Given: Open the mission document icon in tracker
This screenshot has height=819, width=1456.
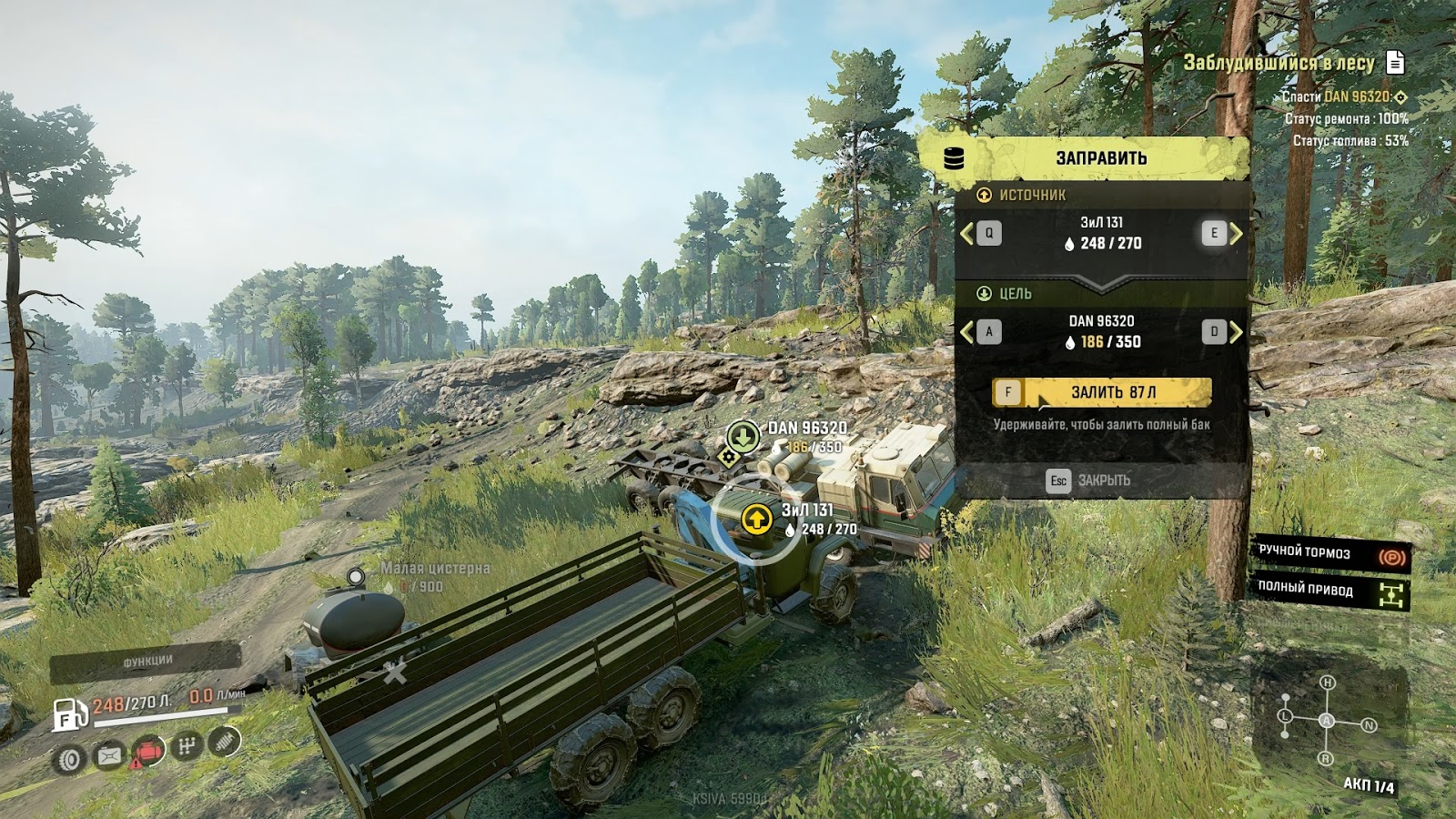Looking at the screenshot, I should 1395,62.
